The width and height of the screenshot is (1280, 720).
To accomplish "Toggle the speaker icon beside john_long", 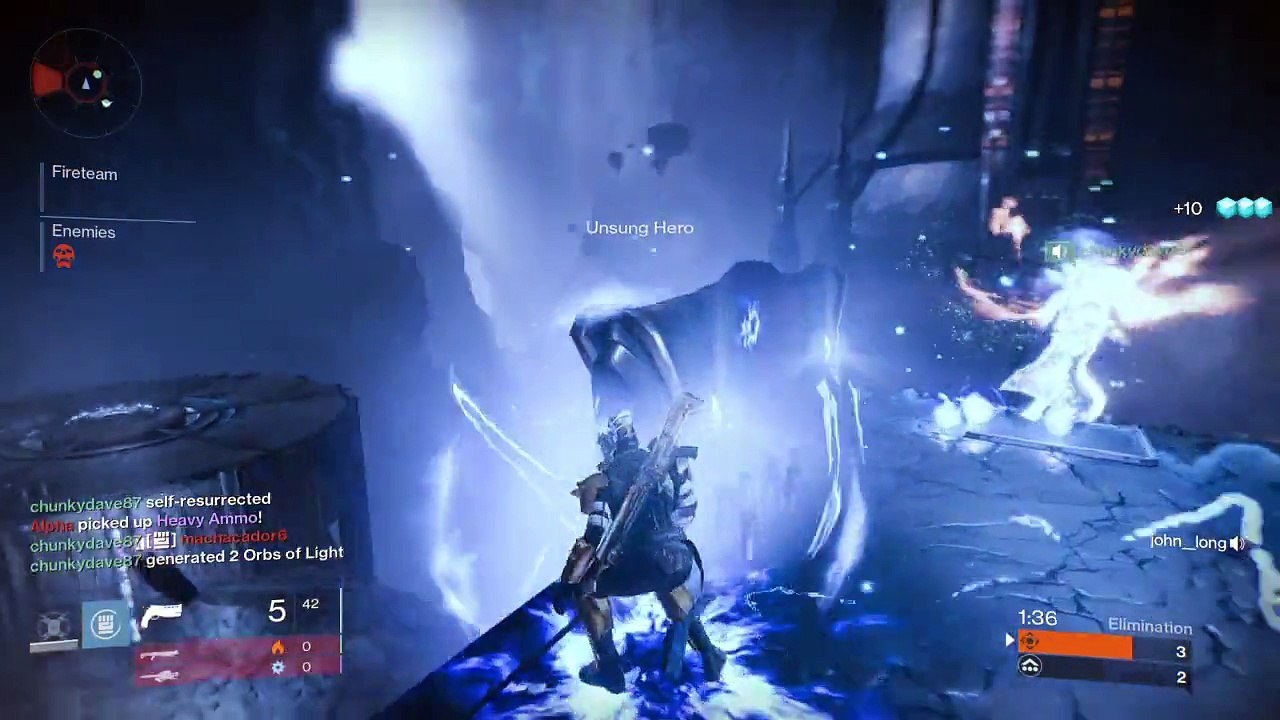I will point(1238,543).
